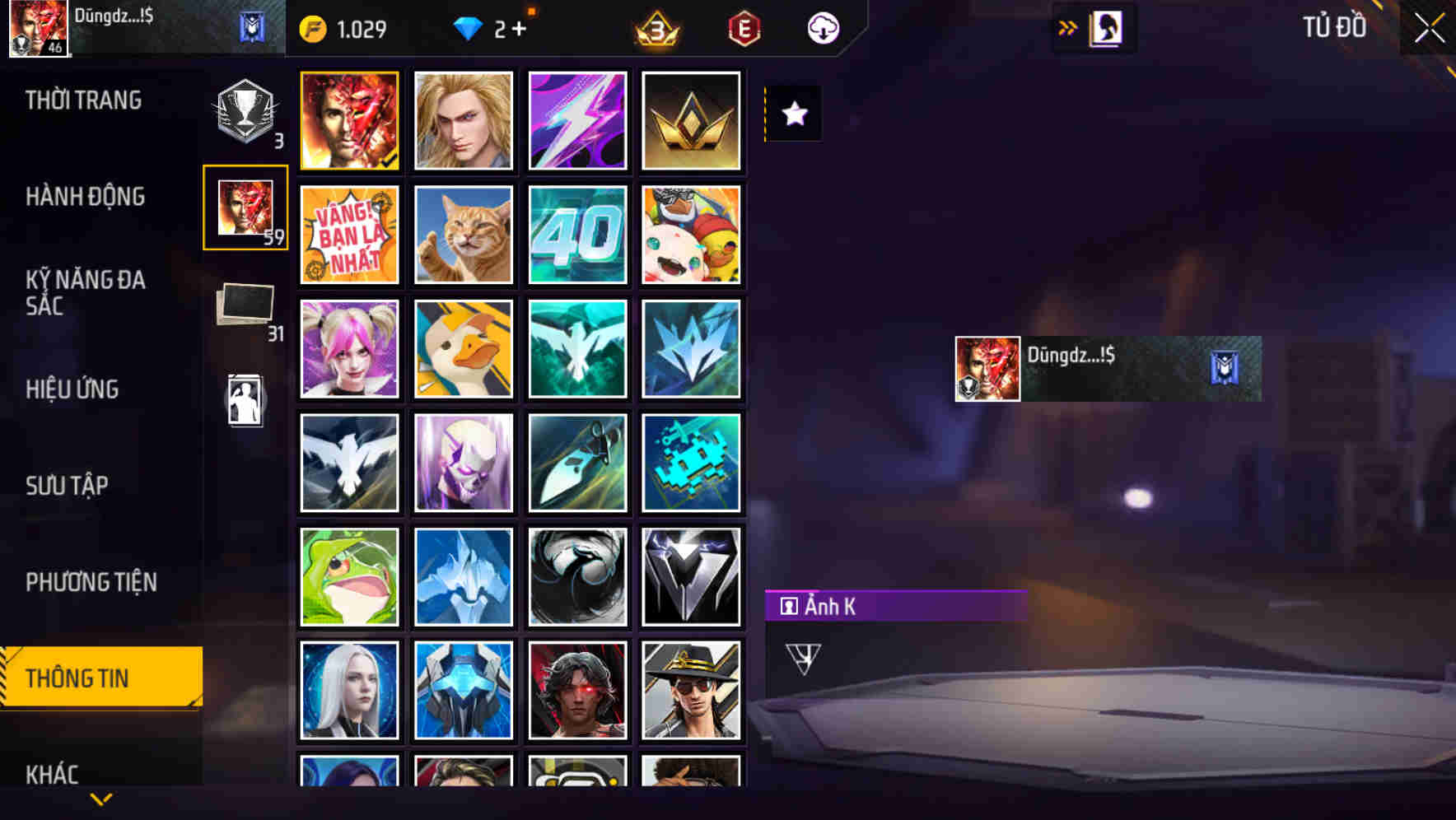Image resolution: width=1456 pixels, height=820 pixels.
Task: Open the gold coins balance panel
Action: (x=346, y=27)
